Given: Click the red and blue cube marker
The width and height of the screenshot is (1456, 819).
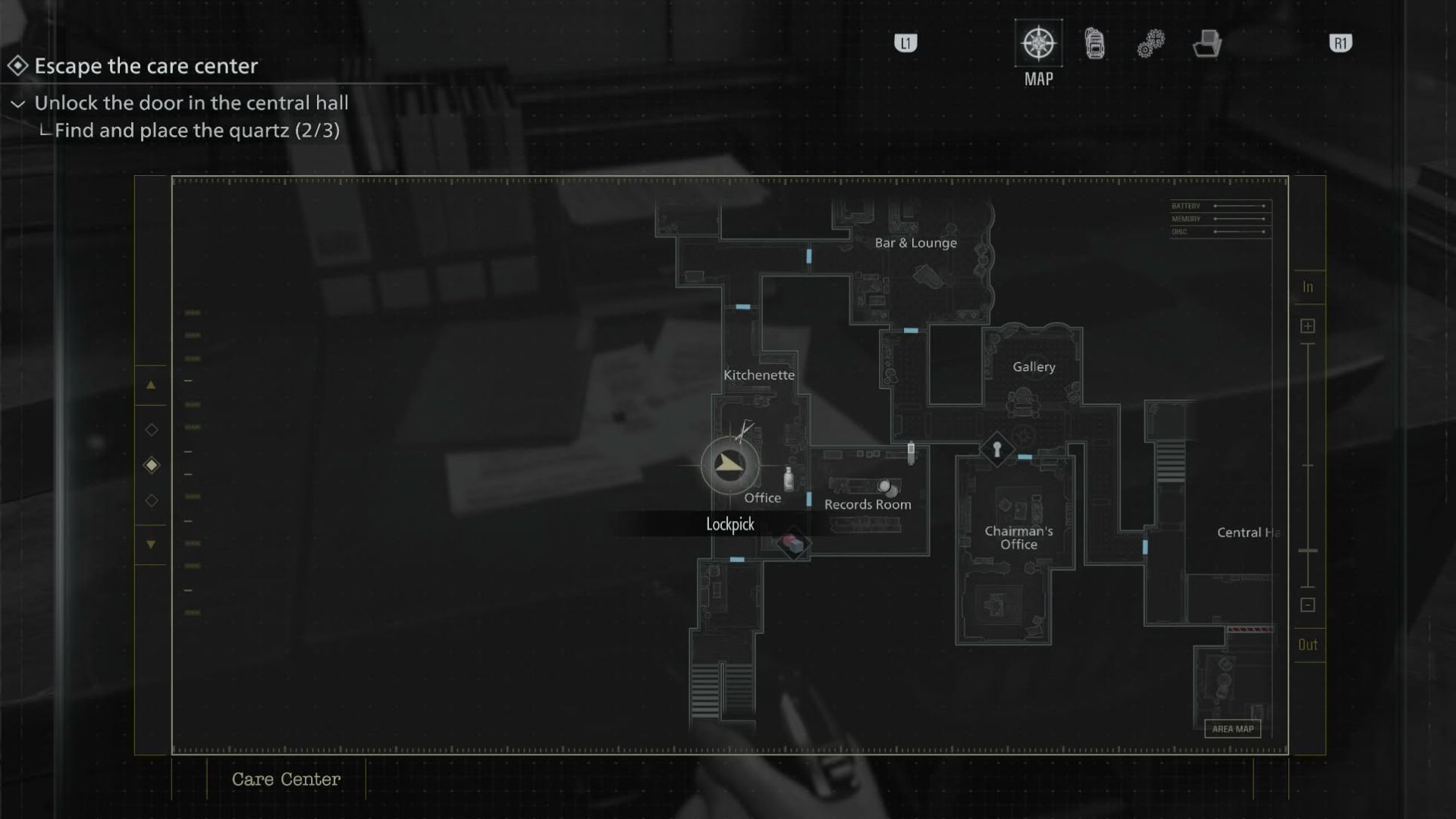Looking at the screenshot, I should click(x=793, y=544).
